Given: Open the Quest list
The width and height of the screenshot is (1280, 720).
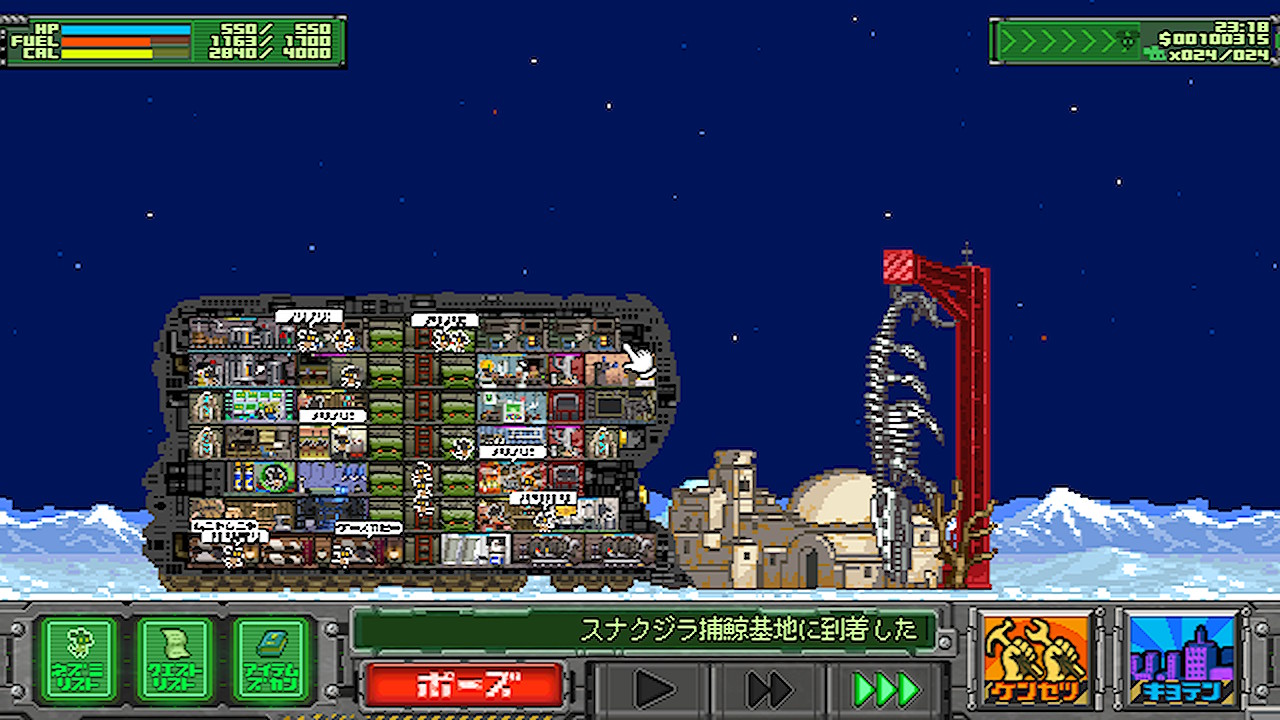Looking at the screenshot, I should pyautogui.click(x=175, y=659).
